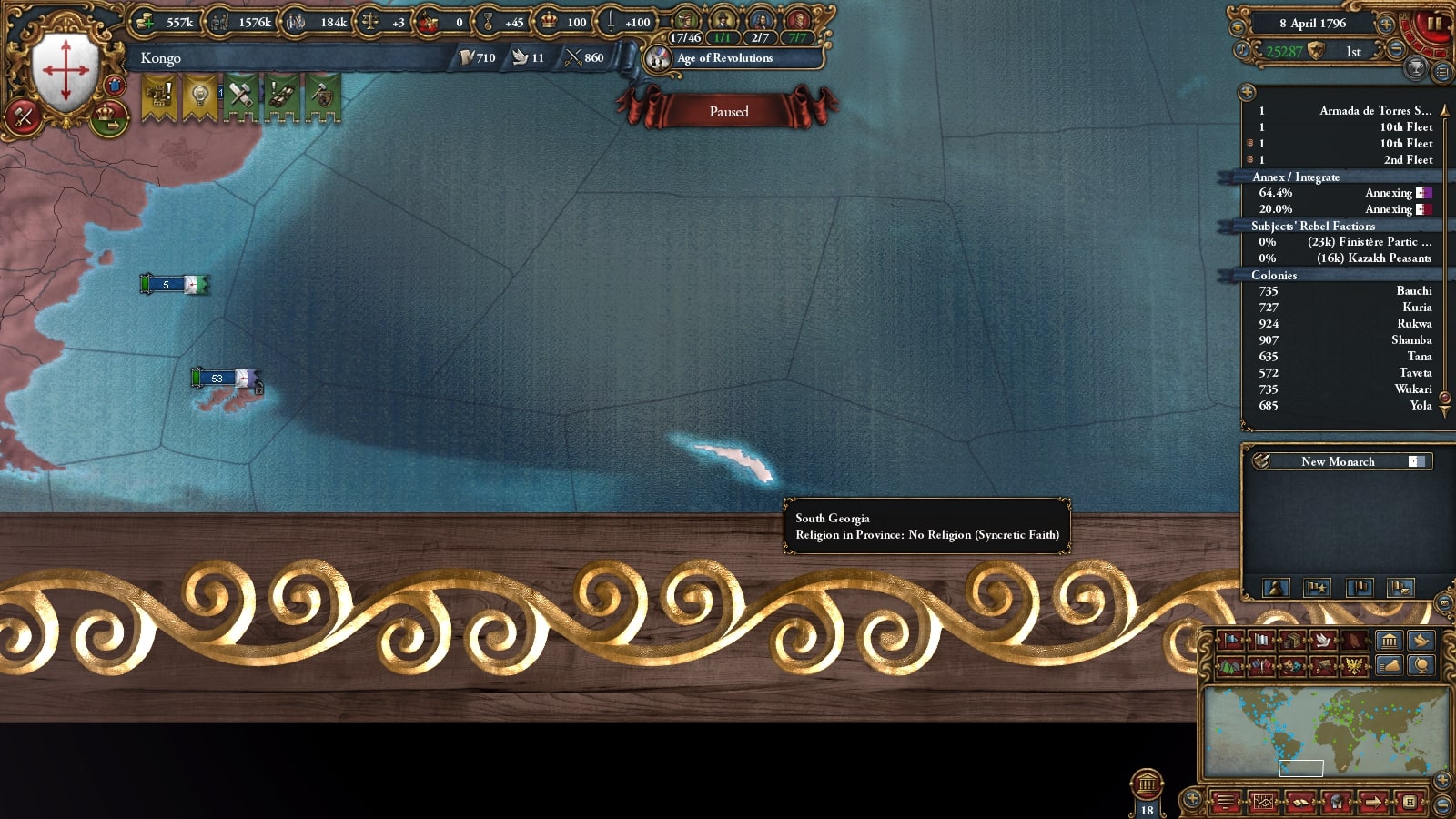Switch to diplomatic dove map mode

coord(1322,641)
